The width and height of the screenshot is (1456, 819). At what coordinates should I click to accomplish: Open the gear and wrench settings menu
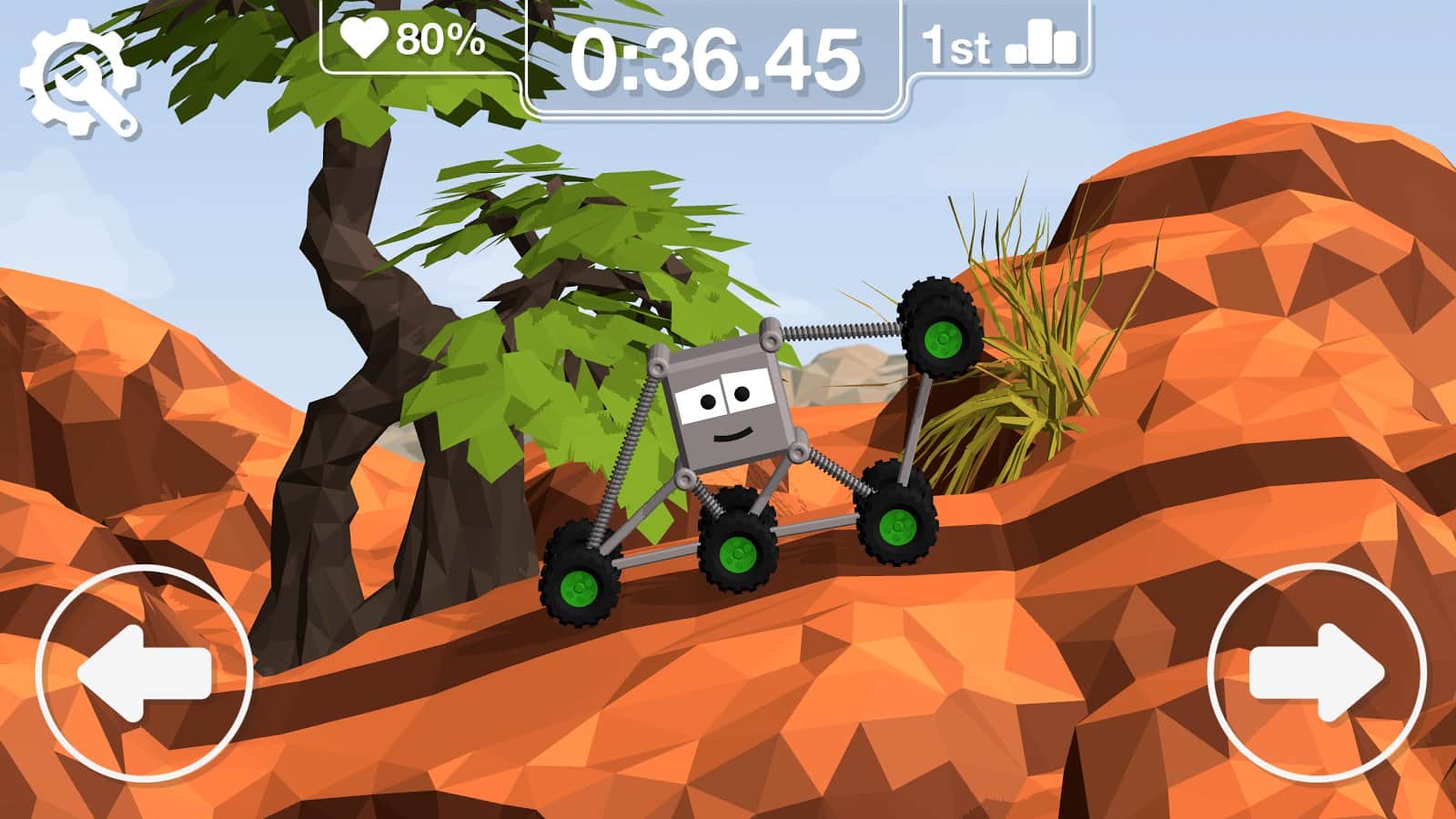(79, 79)
